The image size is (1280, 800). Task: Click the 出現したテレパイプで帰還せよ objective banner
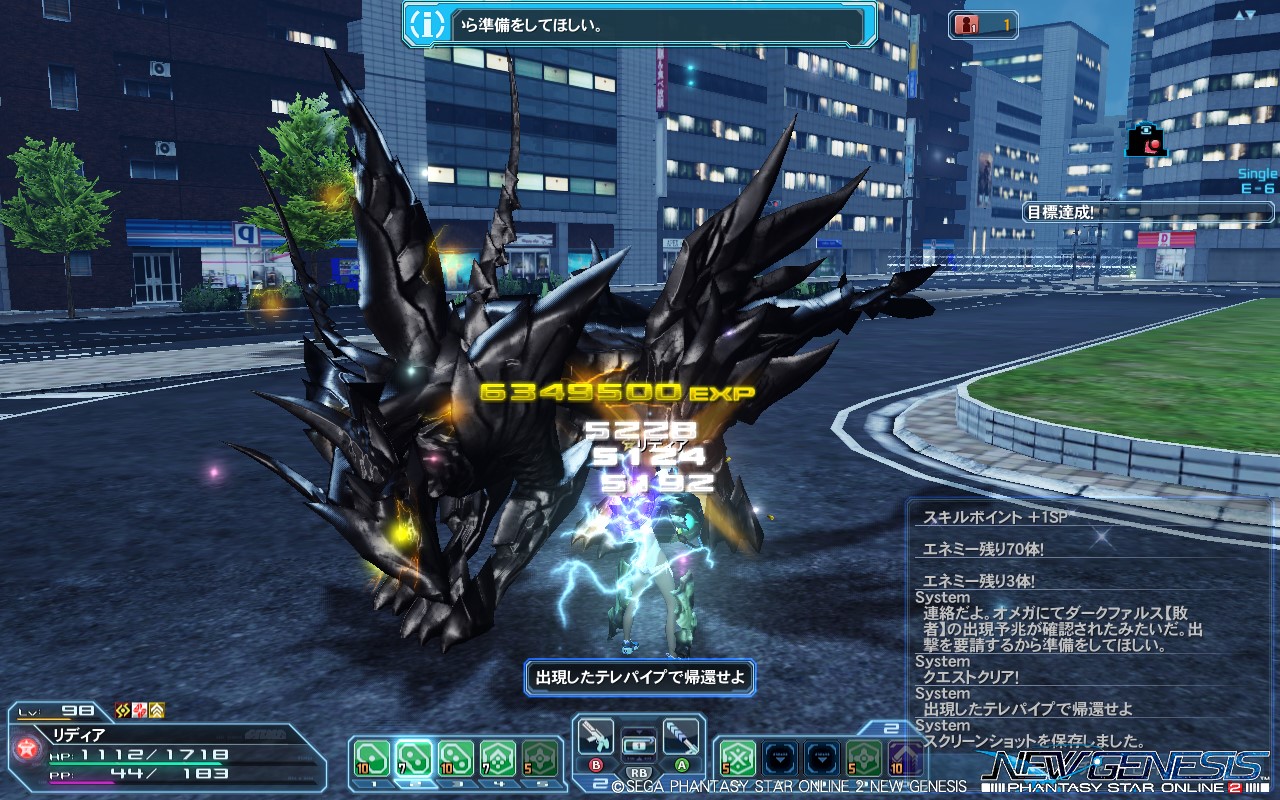click(x=641, y=677)
